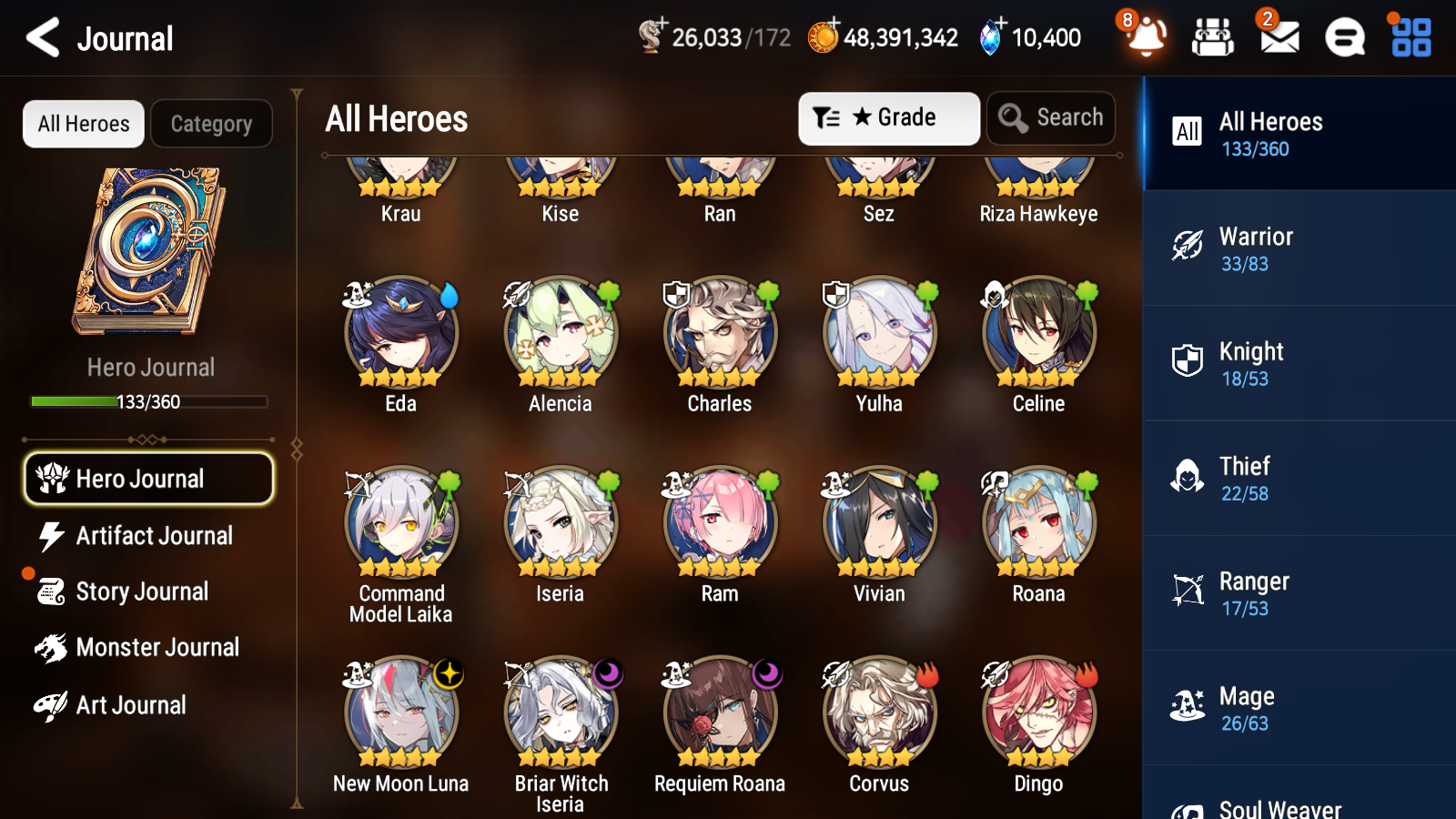
Task: Select the Warrior class filter icon
Action: pyautogui.click(x=1187, y=248)
